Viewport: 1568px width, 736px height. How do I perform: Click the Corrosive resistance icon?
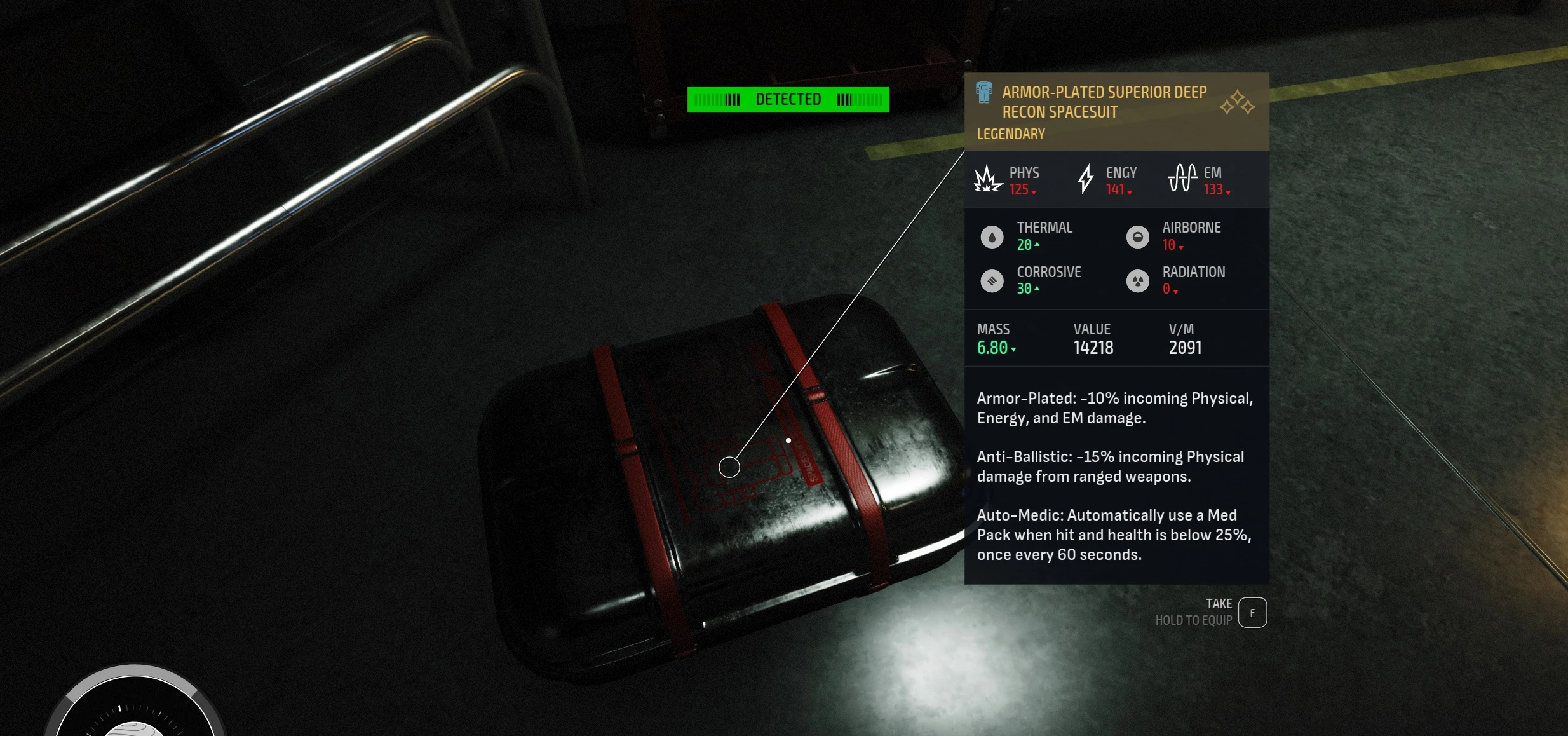point(992,280)
